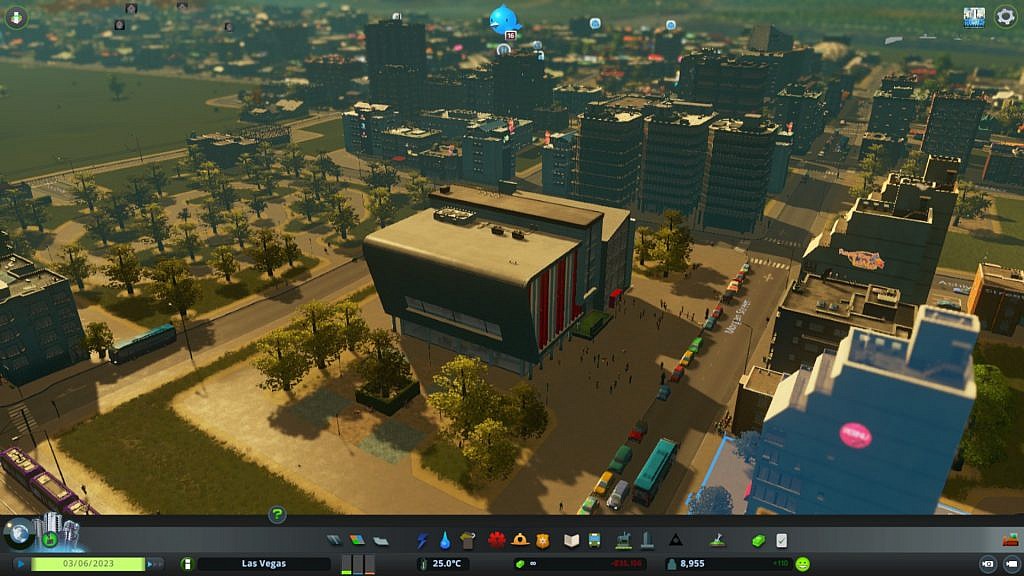Open the zoning tool menu
Viewport: 1024px width, 576px height.
pos(357,540)
